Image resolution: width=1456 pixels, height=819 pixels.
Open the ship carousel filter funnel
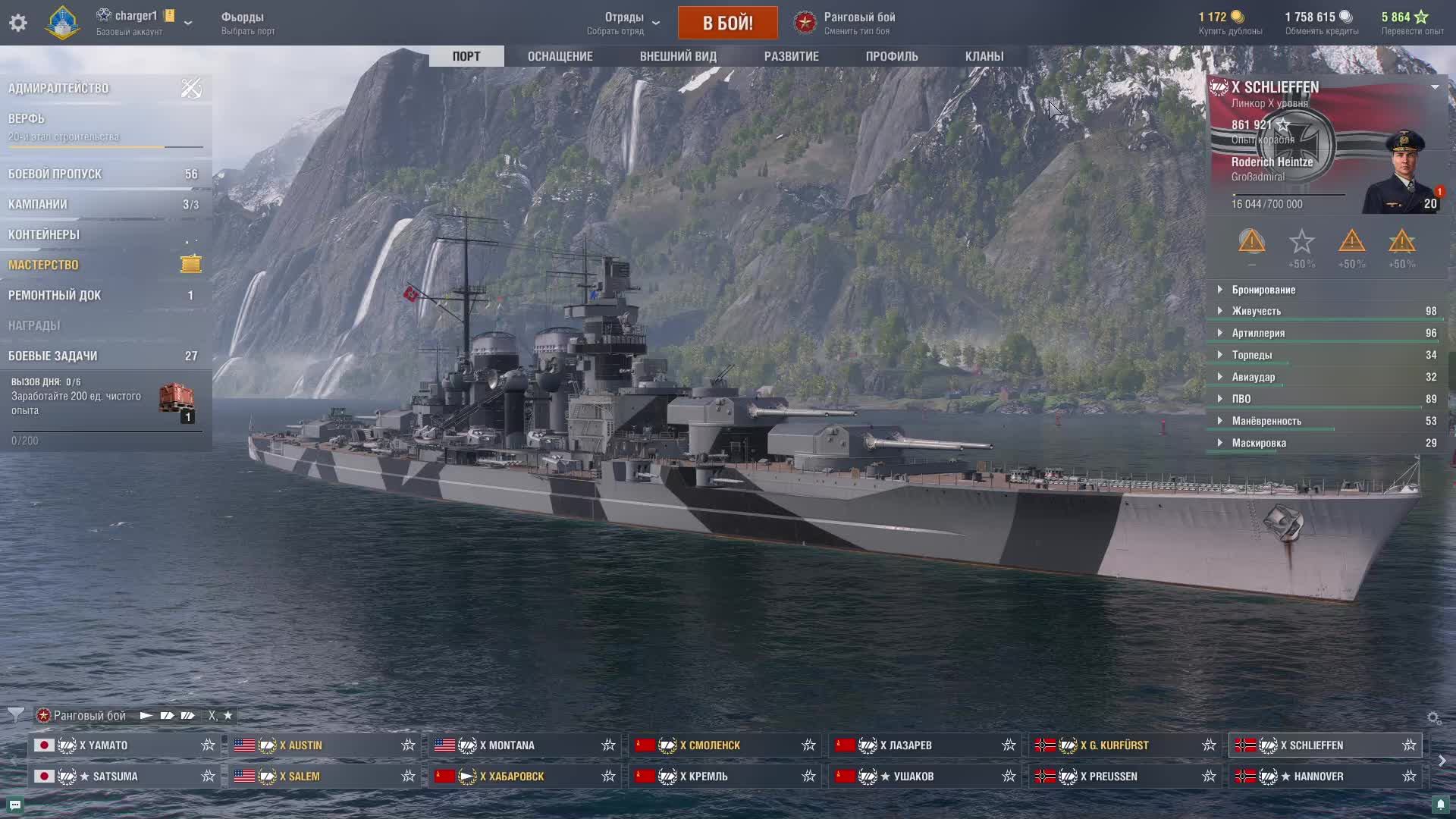tap(15, 715)
